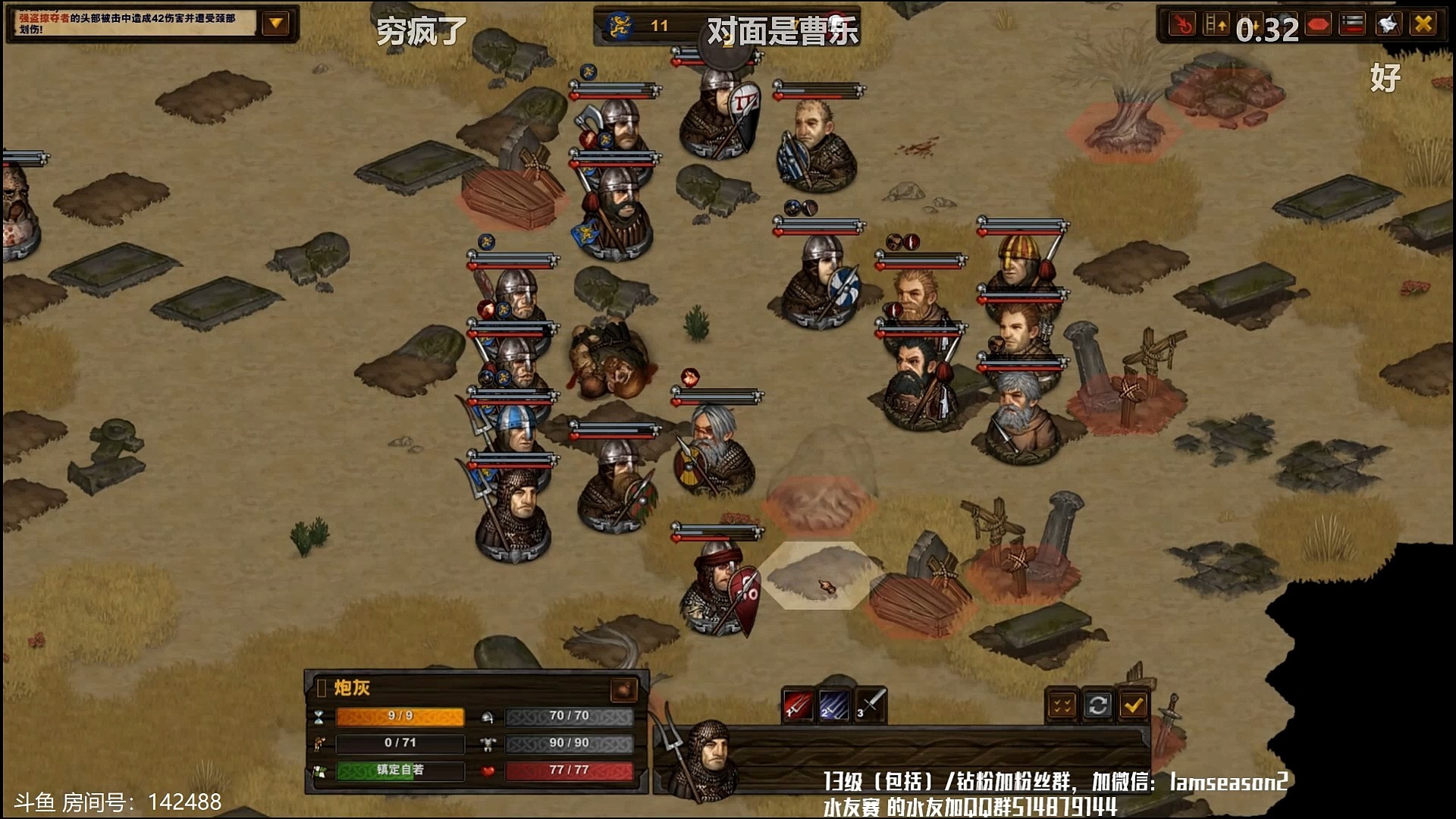
Task: Toggle the health and armor bars display
Action: pyautogui.click(x=1353, y=25)
